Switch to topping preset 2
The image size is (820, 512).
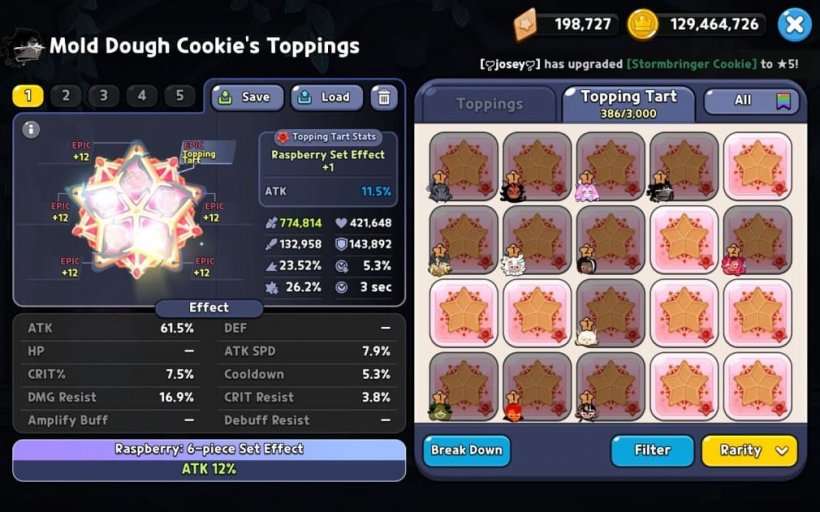[x=66, y=96]
